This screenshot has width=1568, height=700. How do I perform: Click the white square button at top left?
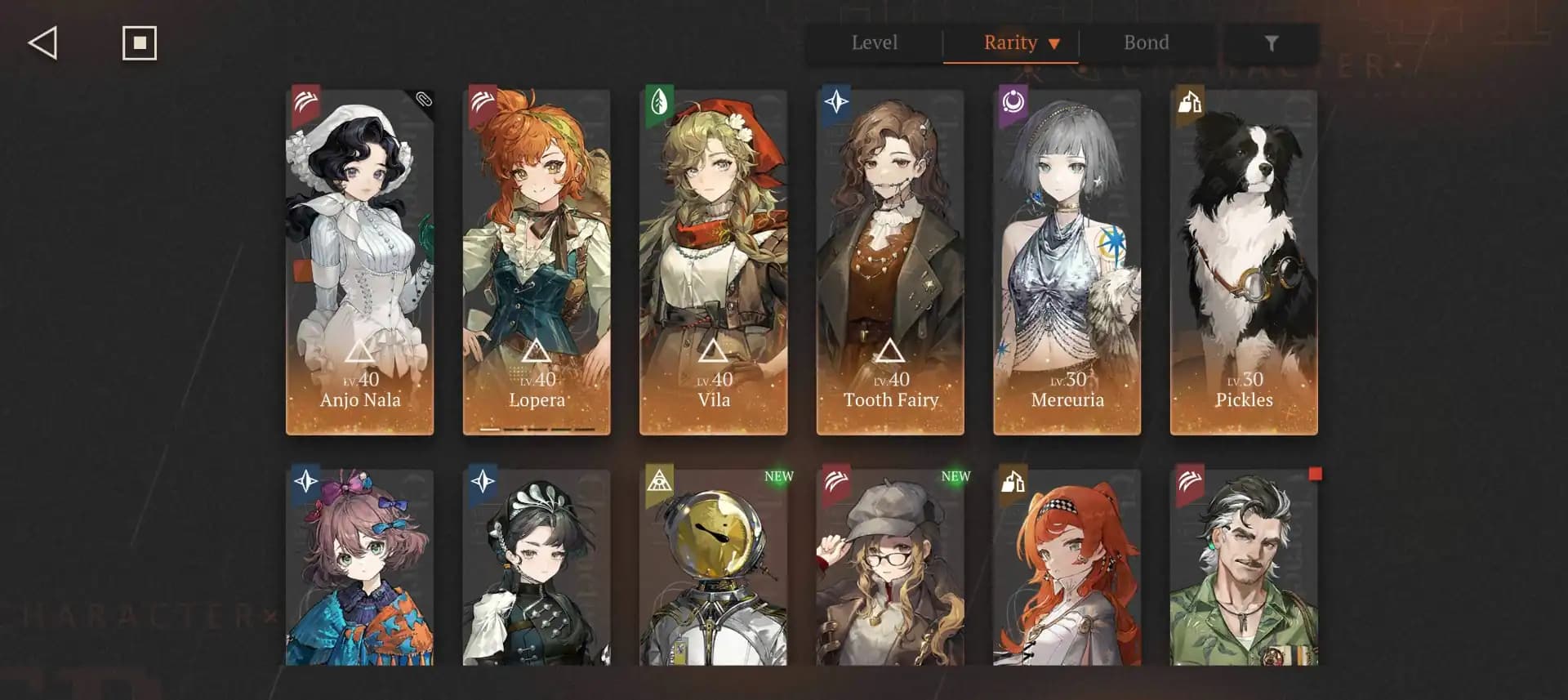tap(137, 42)
